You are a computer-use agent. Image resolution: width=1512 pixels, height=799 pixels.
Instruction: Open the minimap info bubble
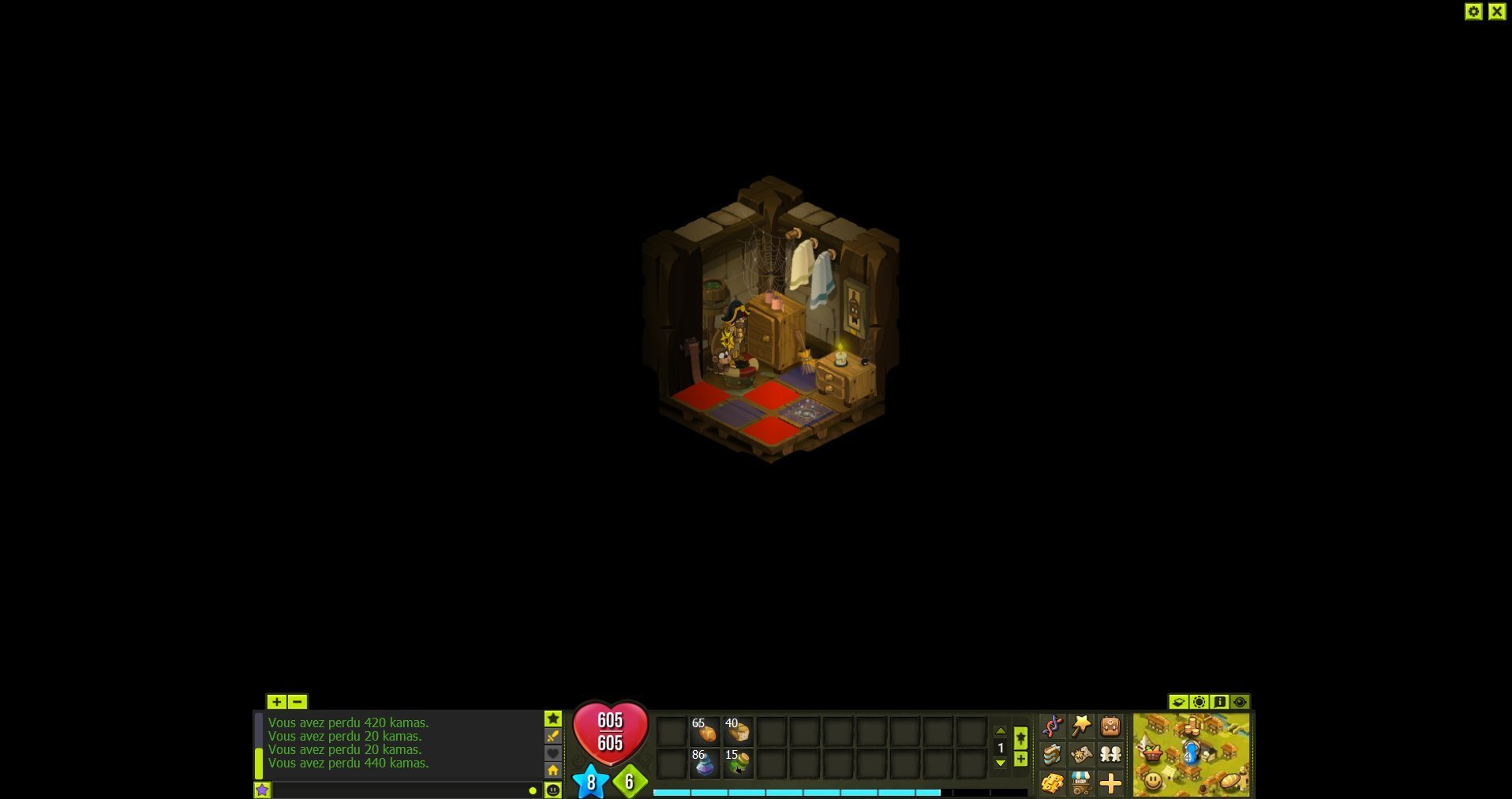(x=1219, y=700)
